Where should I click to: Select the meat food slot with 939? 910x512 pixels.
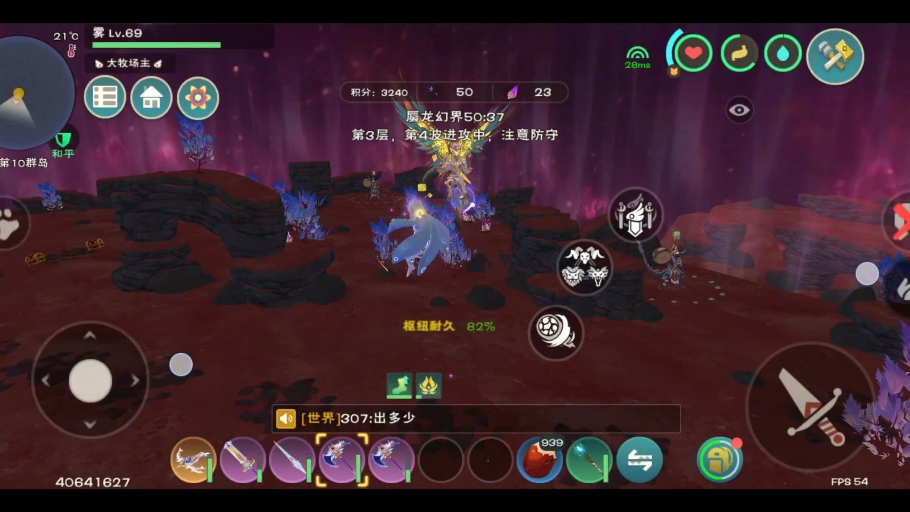pos(540,460)
